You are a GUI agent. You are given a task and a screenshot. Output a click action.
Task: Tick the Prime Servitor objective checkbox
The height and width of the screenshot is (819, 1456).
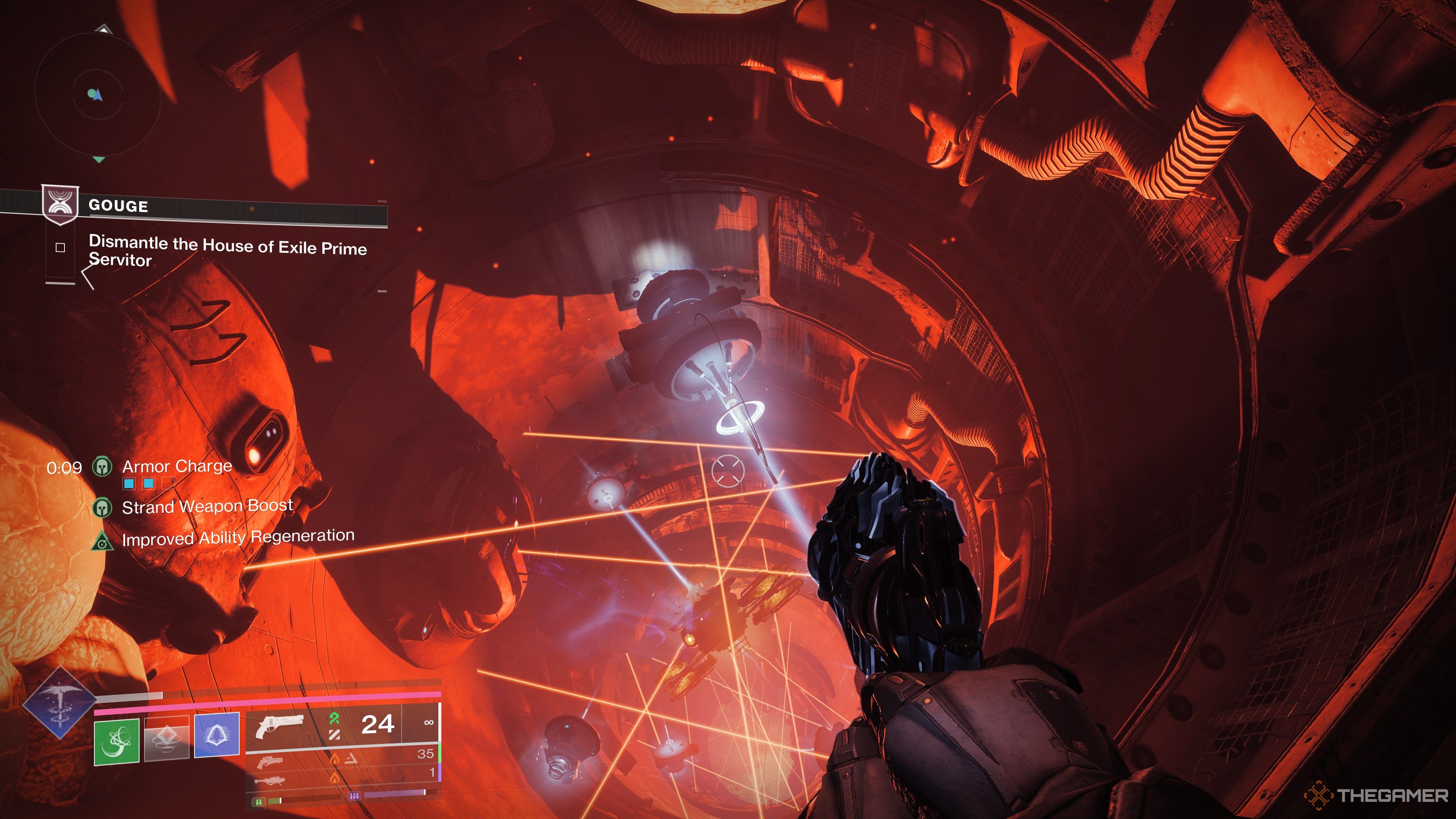[x=61, y=248]
